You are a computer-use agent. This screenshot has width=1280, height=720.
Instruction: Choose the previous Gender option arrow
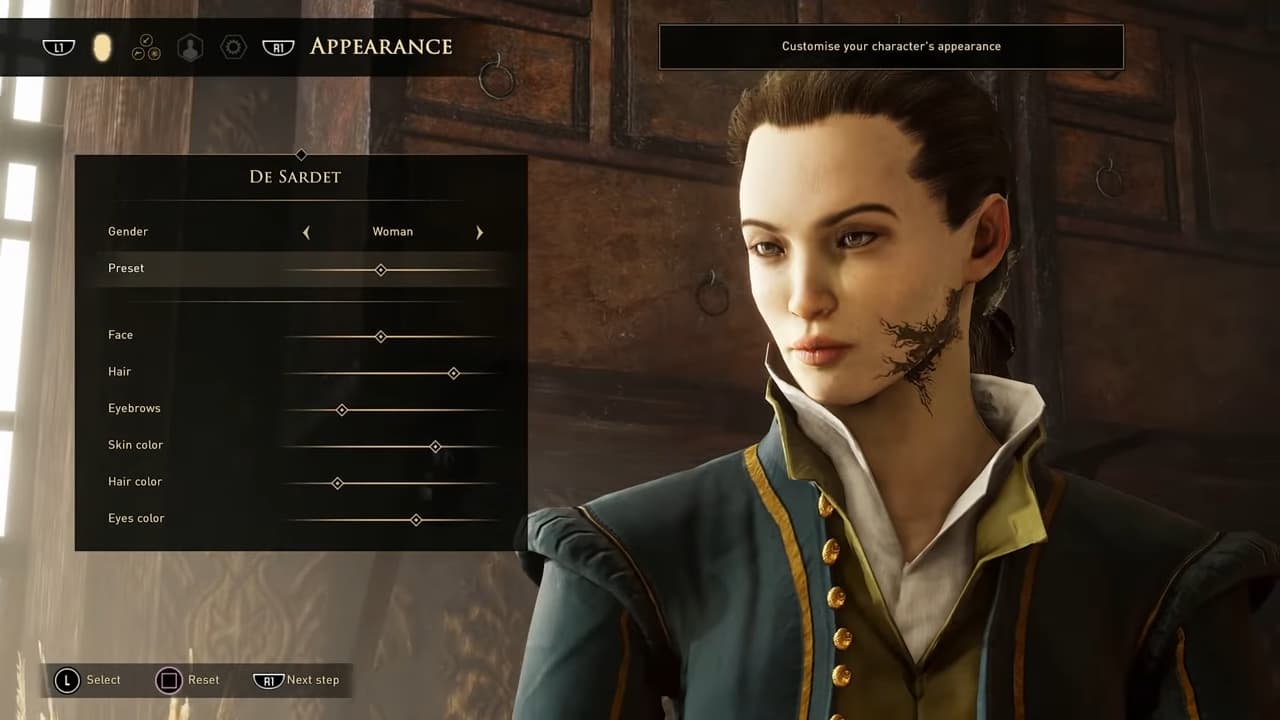click(306, 232)
